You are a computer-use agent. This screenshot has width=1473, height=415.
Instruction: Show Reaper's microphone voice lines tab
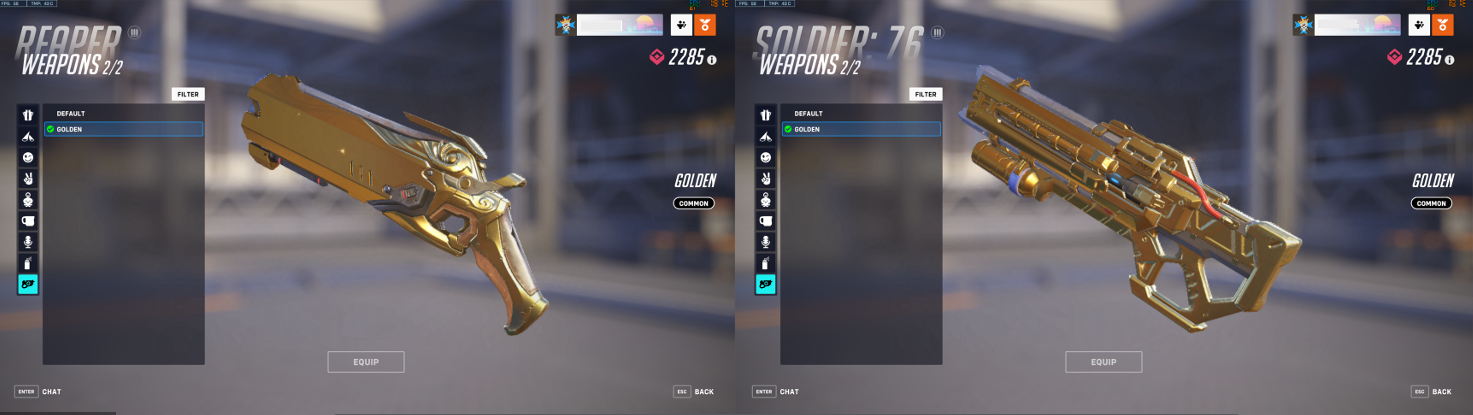tap(28, 242)
